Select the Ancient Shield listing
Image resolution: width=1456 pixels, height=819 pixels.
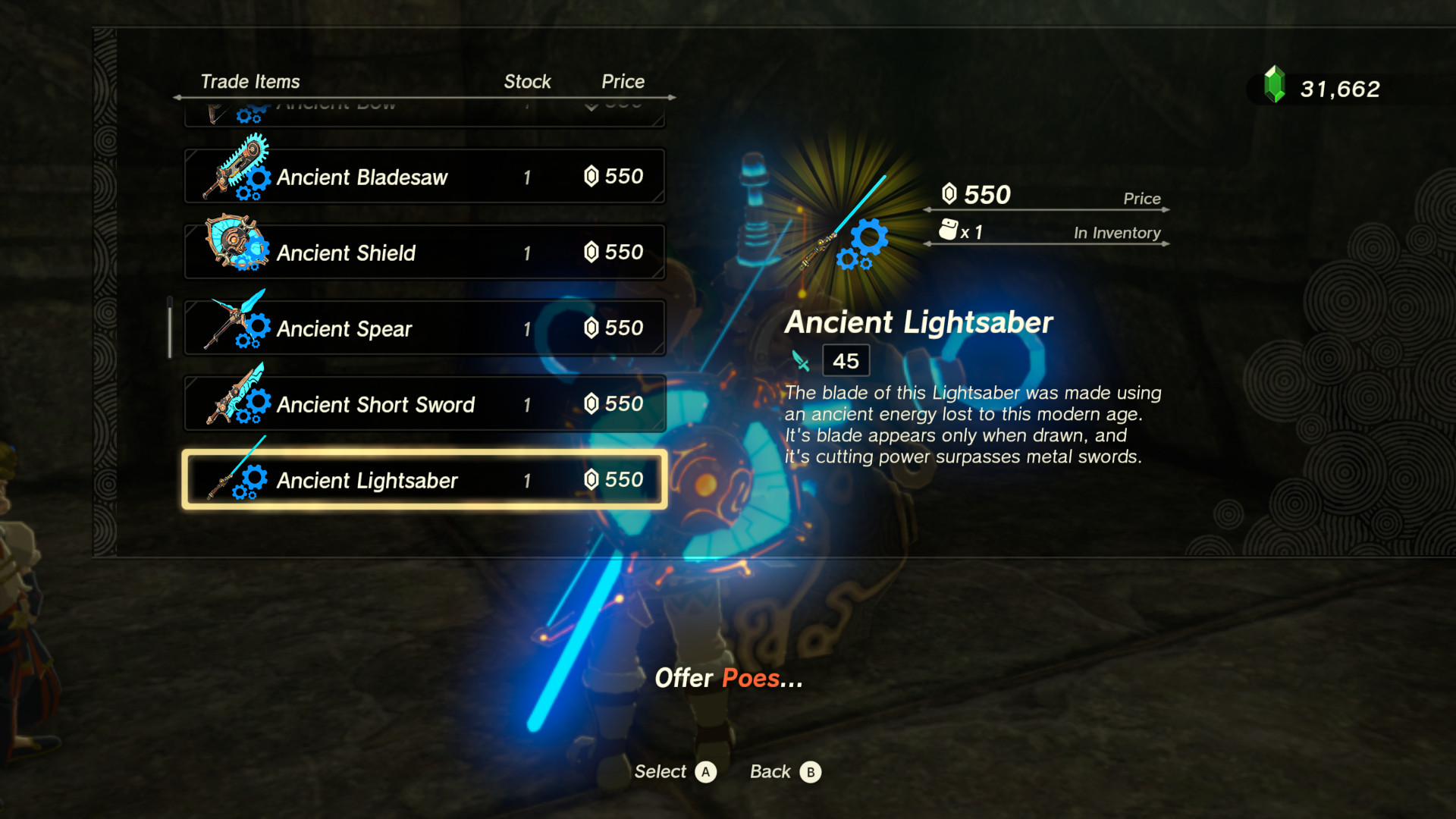pyautogui.click(x=425, y=252)
